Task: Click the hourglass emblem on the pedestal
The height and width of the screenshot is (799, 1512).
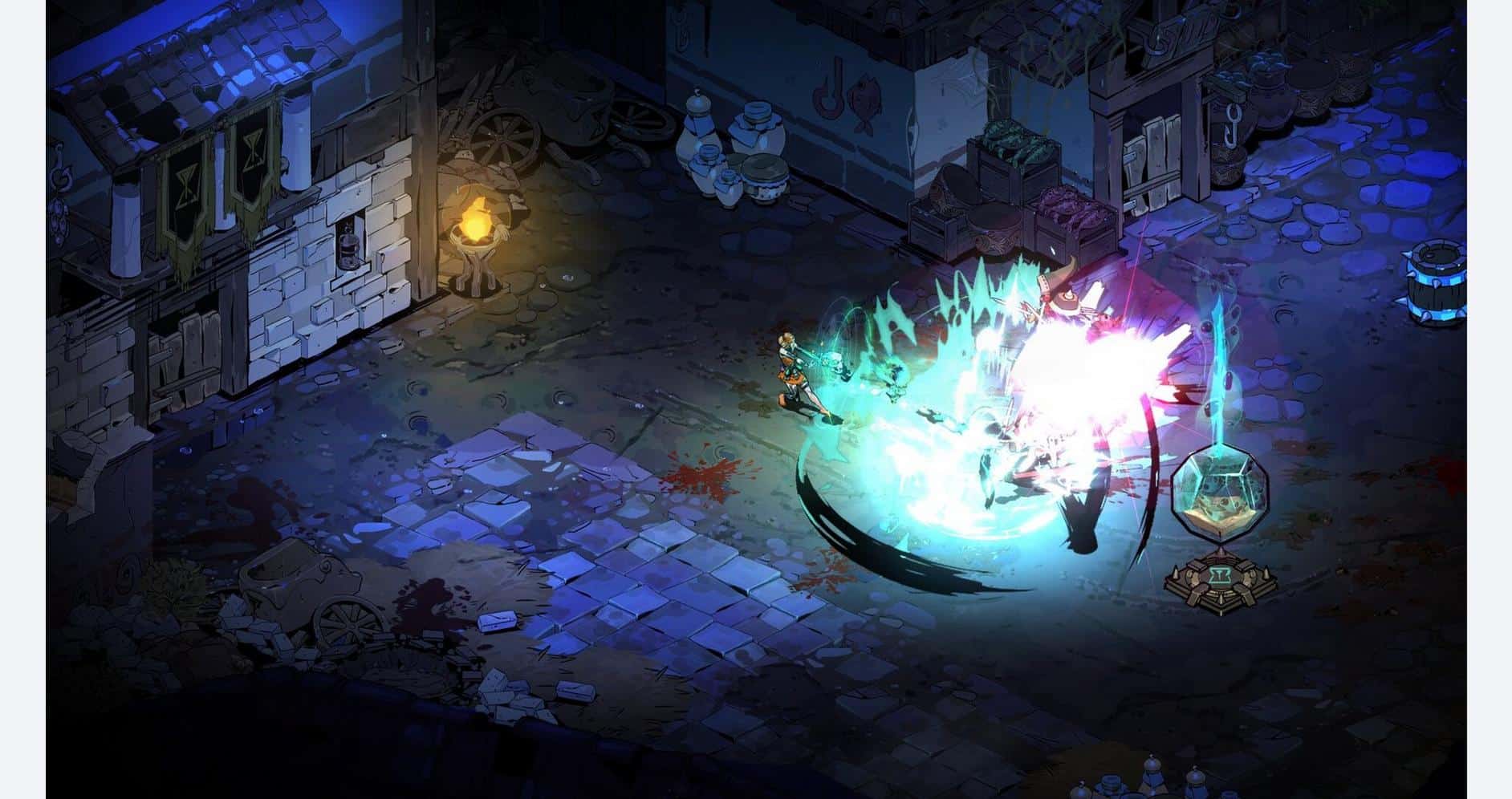Action: (1220, 575)
